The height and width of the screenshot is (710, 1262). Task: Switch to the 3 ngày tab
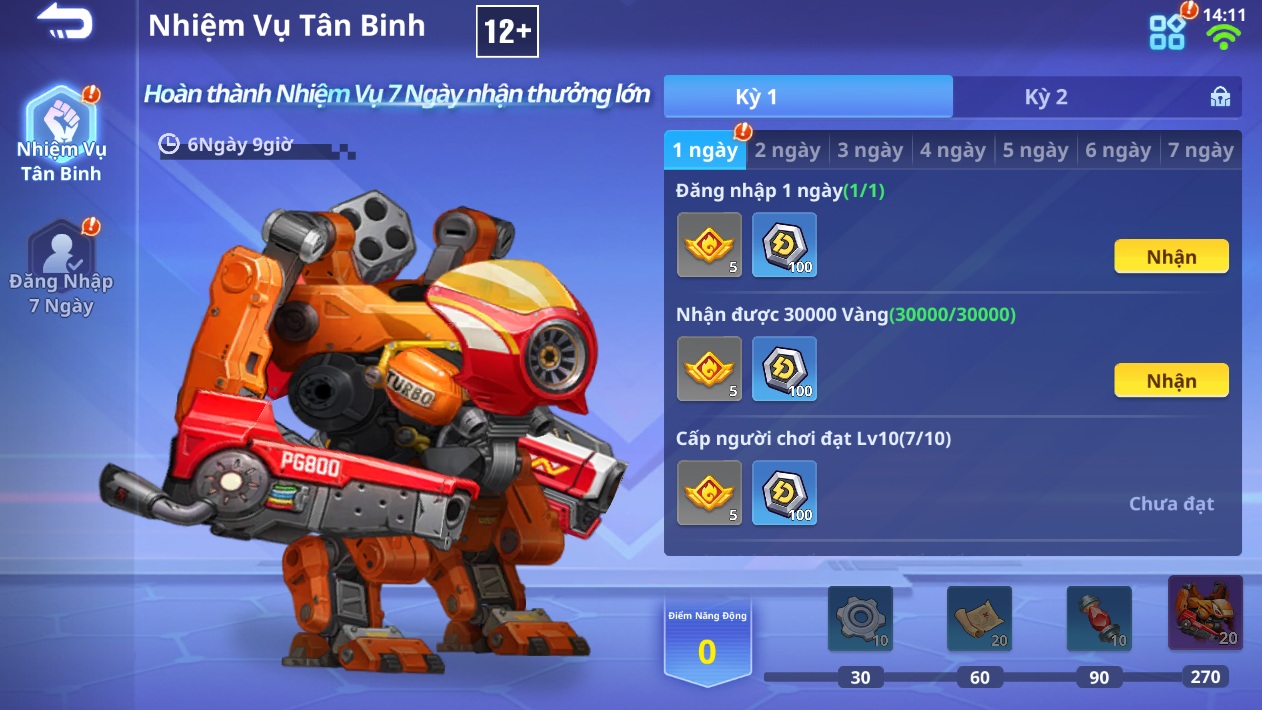(x=870, y=151)
